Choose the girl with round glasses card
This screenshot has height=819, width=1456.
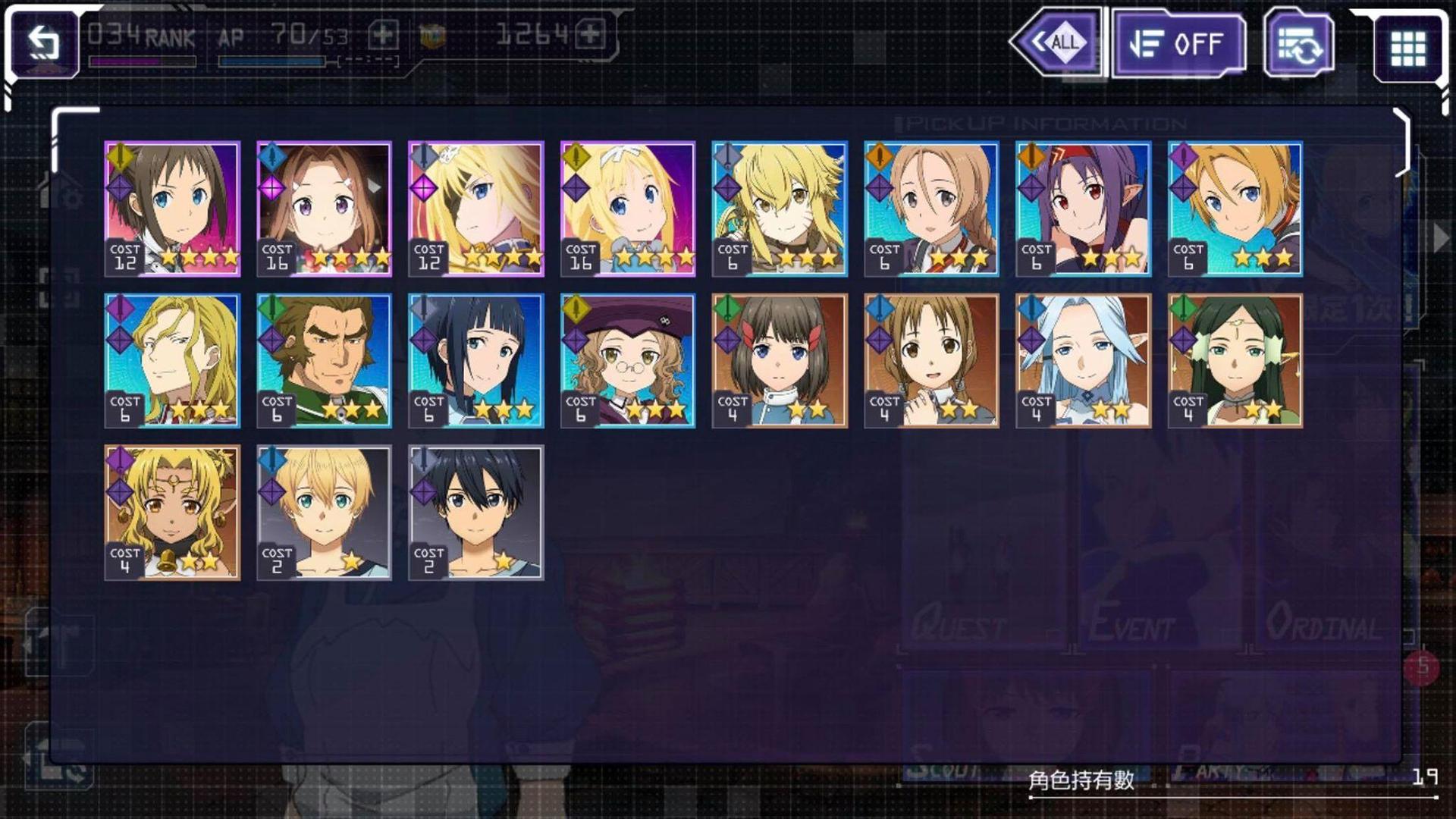[x=627, y=360]
